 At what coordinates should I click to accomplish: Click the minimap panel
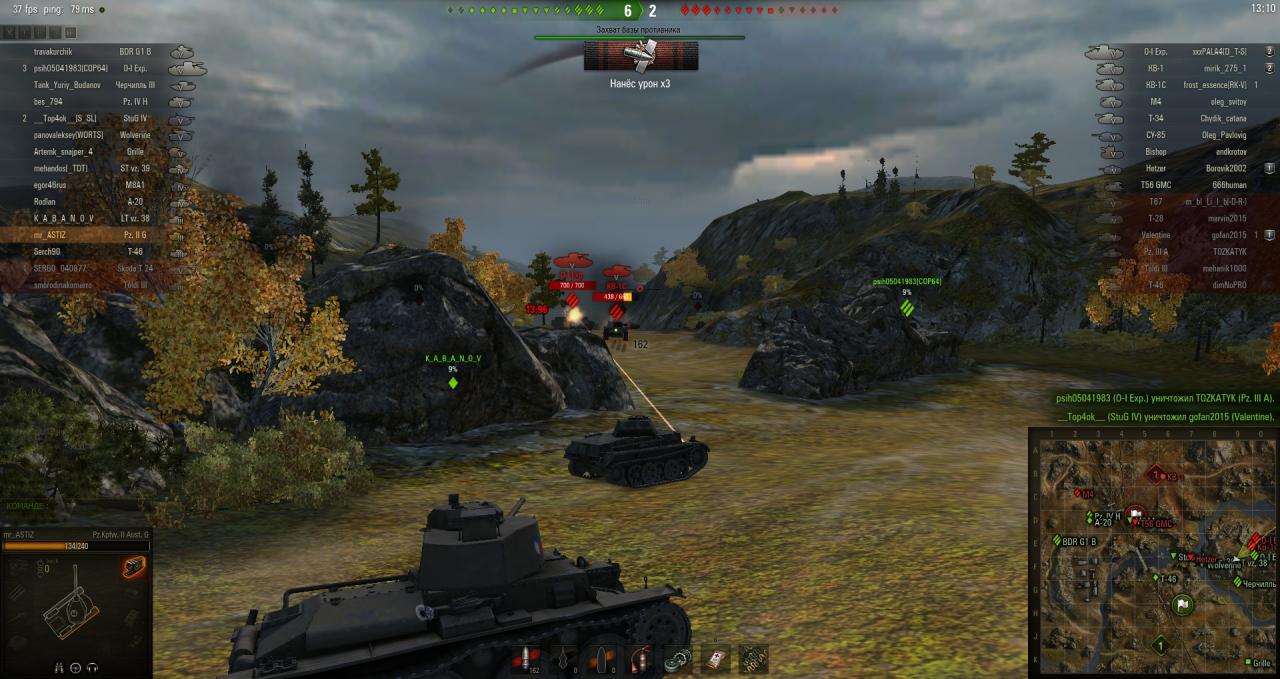pos(1153,553)
